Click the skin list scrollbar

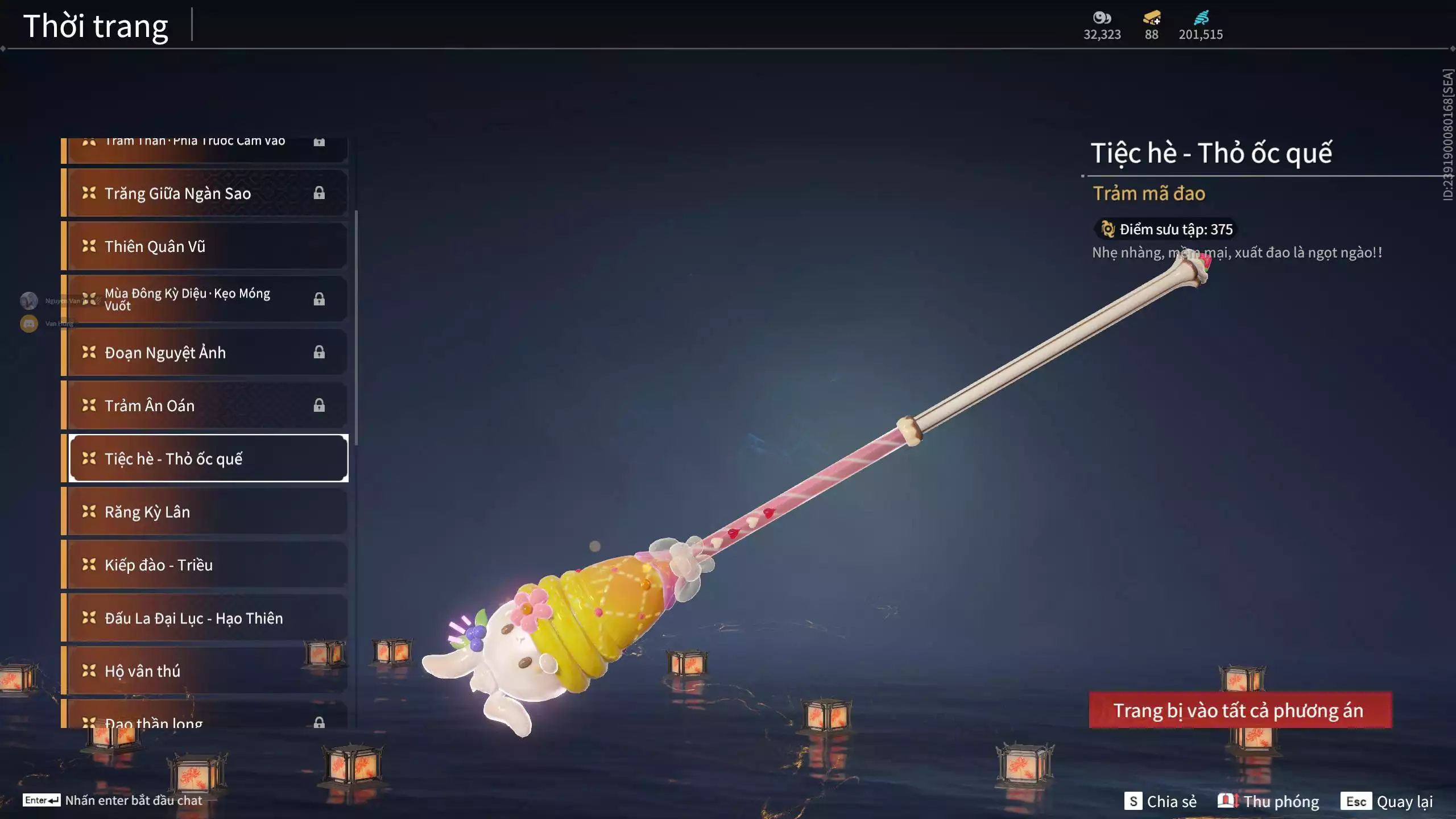tap(356, 328)
